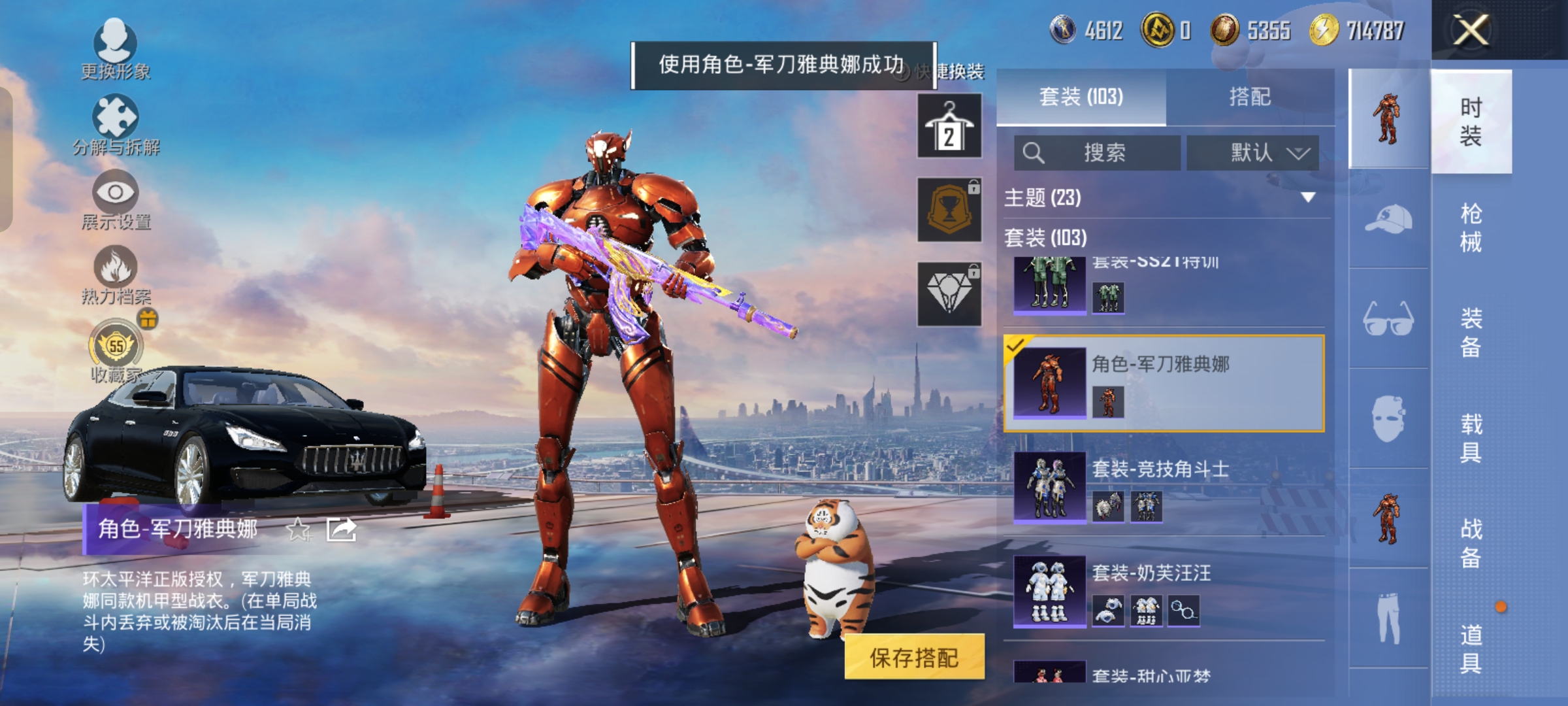Choose the 套装-奶芙汪汪 outfit row
This screenshot has width=1568, height=706.
tap(1164, 592)
